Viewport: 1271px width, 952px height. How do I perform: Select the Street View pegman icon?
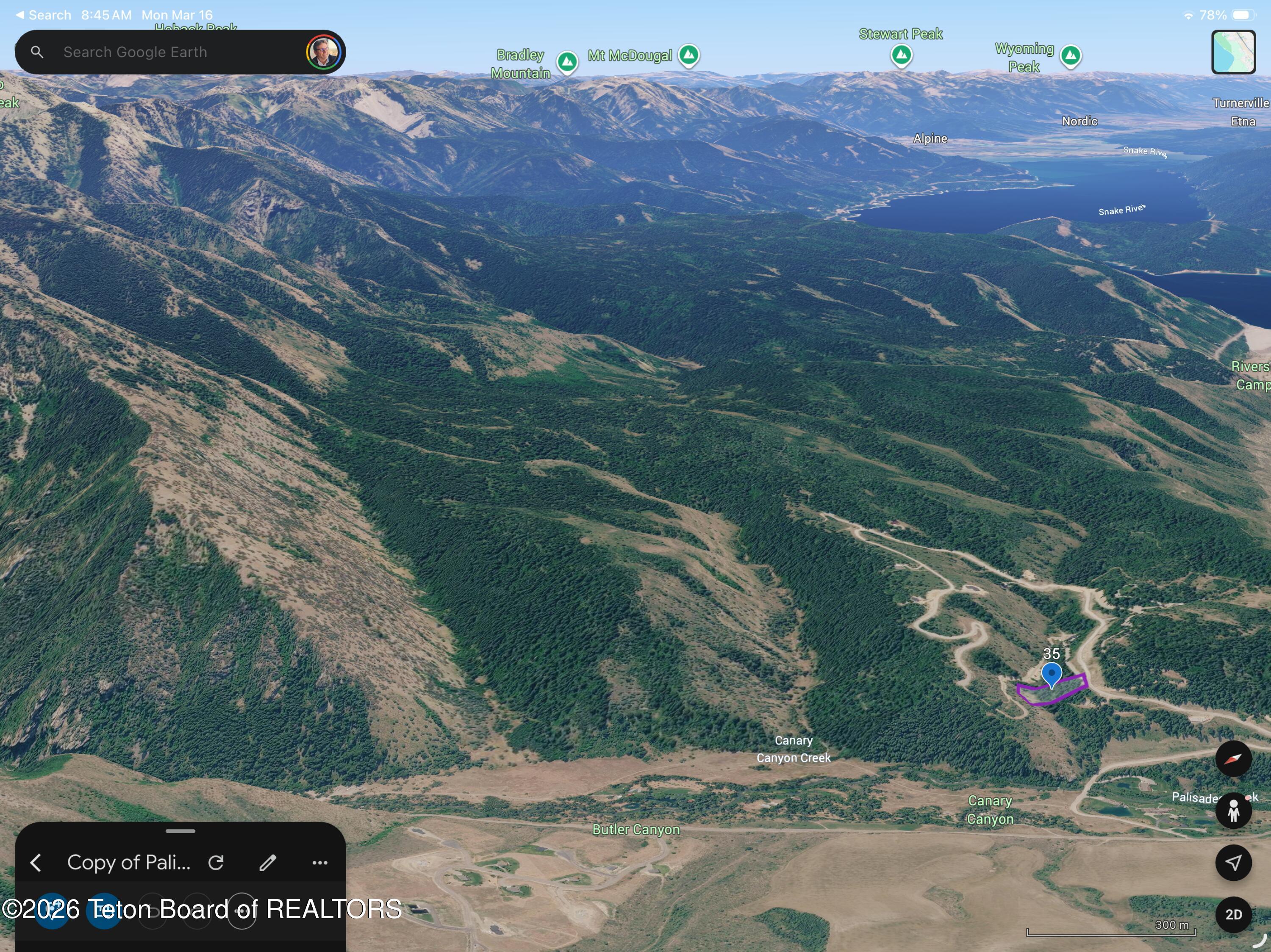[x=1234, y=811]
